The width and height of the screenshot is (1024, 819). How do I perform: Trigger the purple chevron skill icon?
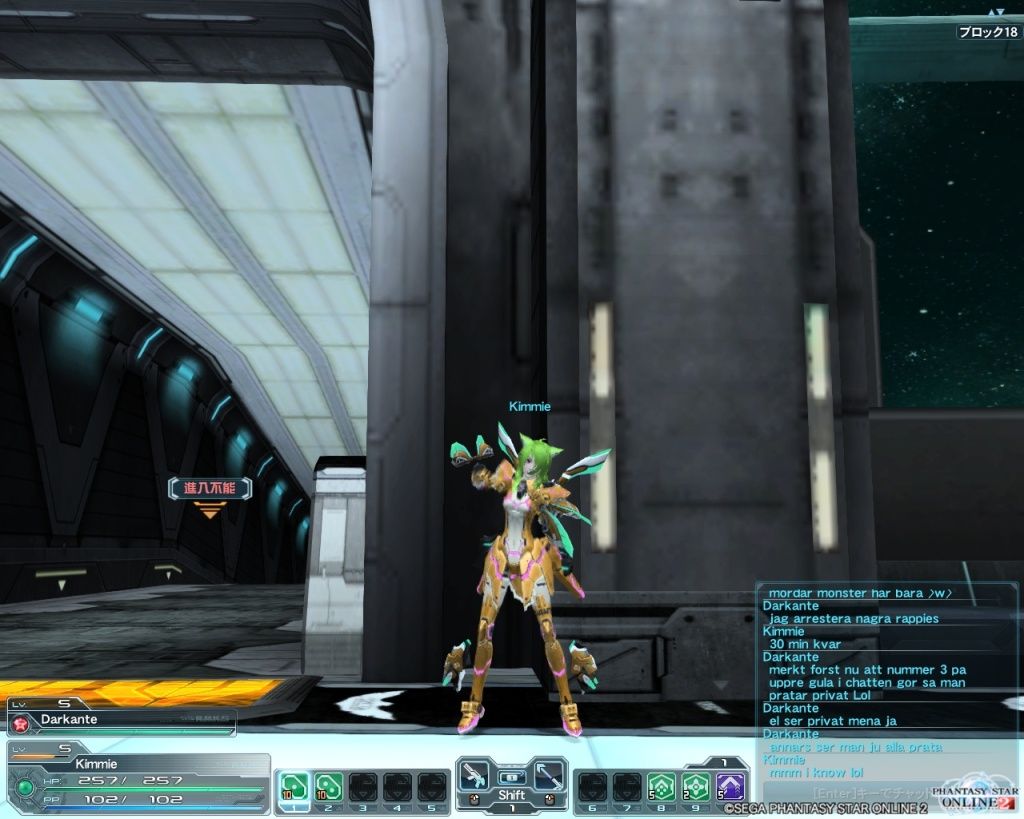tap(730, 787)
